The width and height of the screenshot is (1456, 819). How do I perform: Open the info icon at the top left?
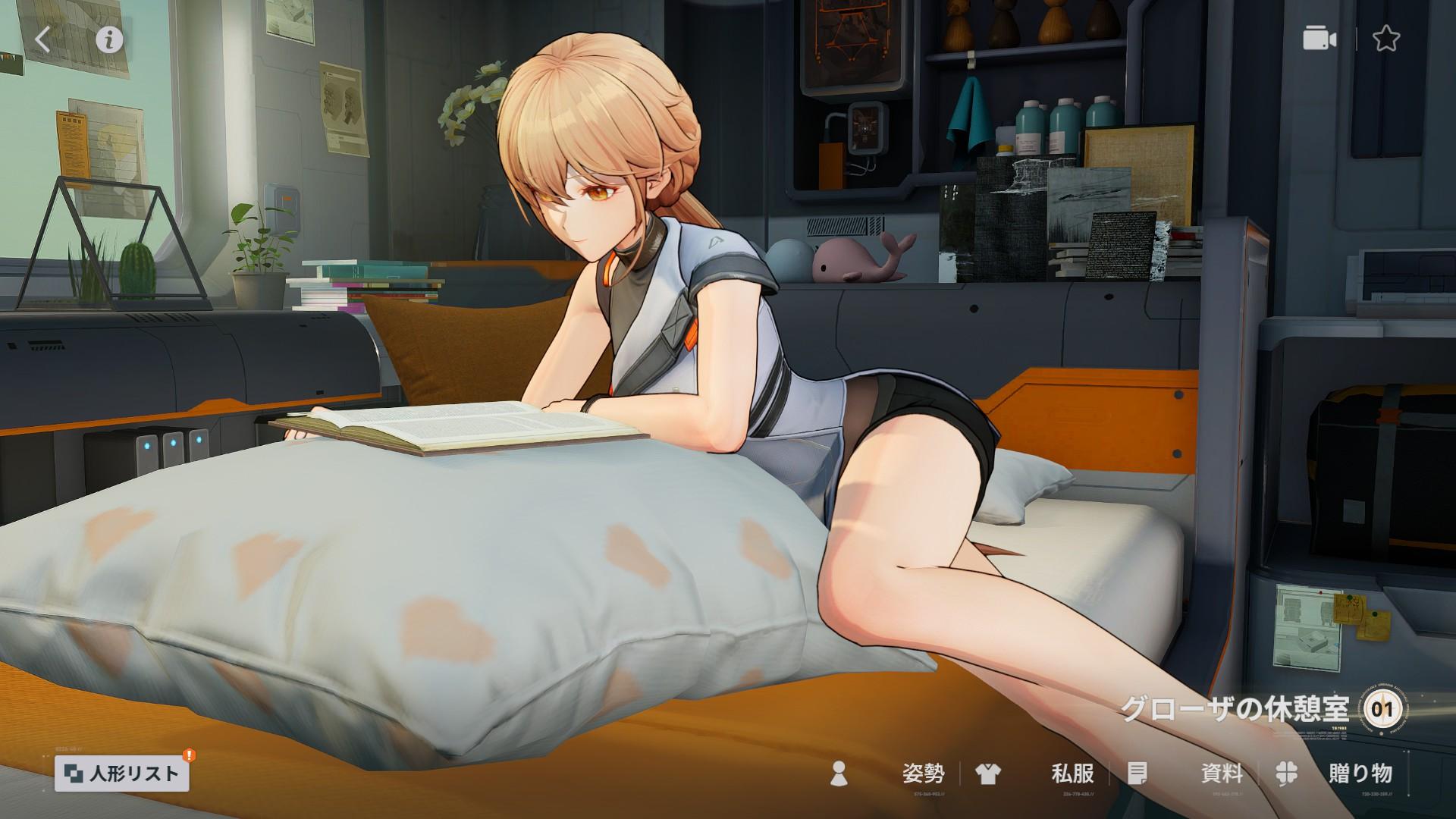click(x=108, y=40)
